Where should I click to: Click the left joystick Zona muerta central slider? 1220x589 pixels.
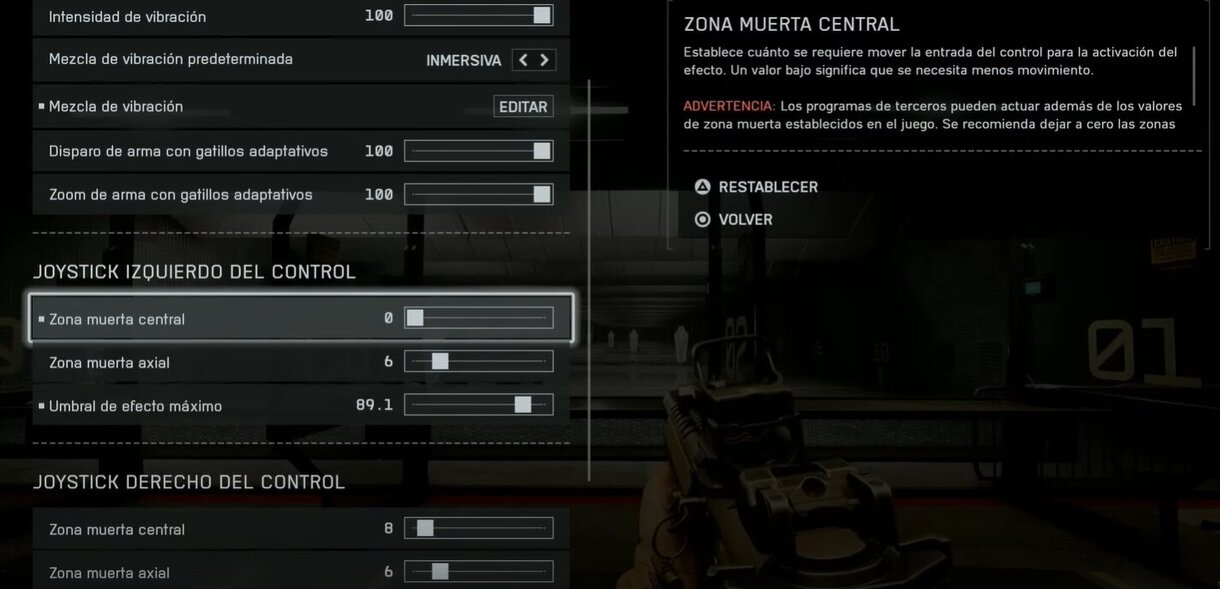pyautogui.click(x=479, y=318)
